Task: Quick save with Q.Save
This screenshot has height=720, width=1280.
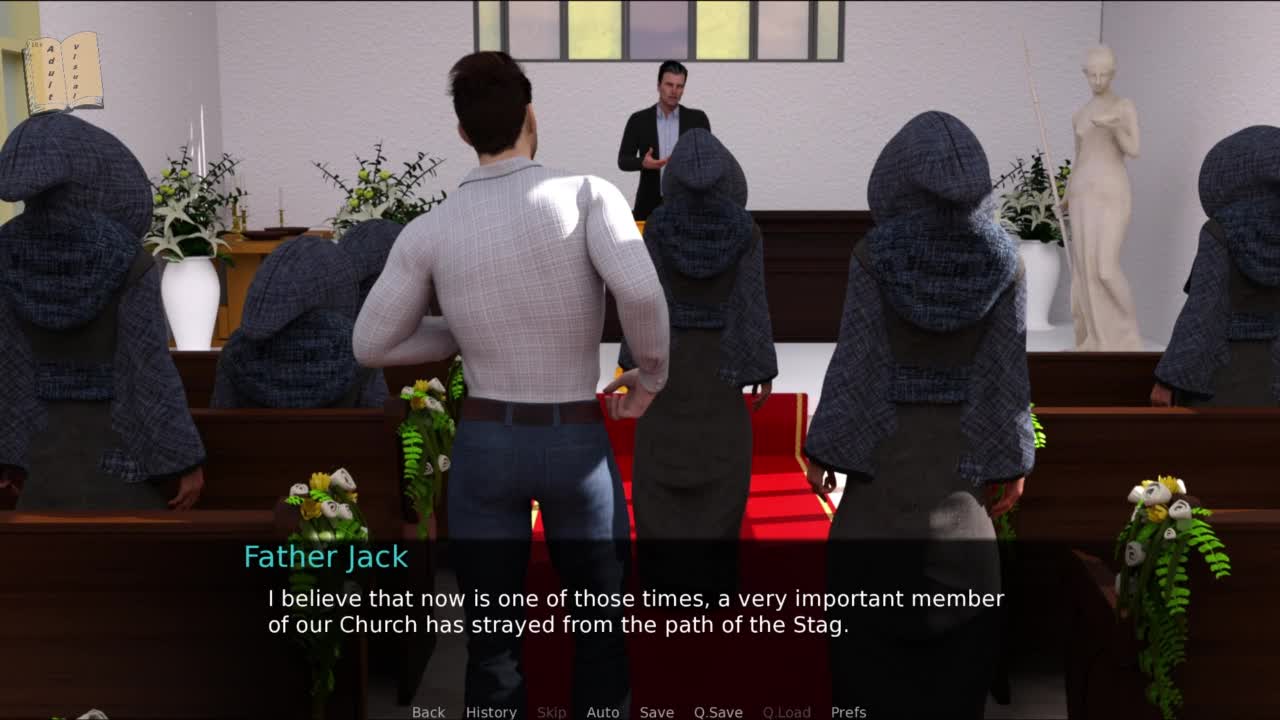Action: (718, 712)
